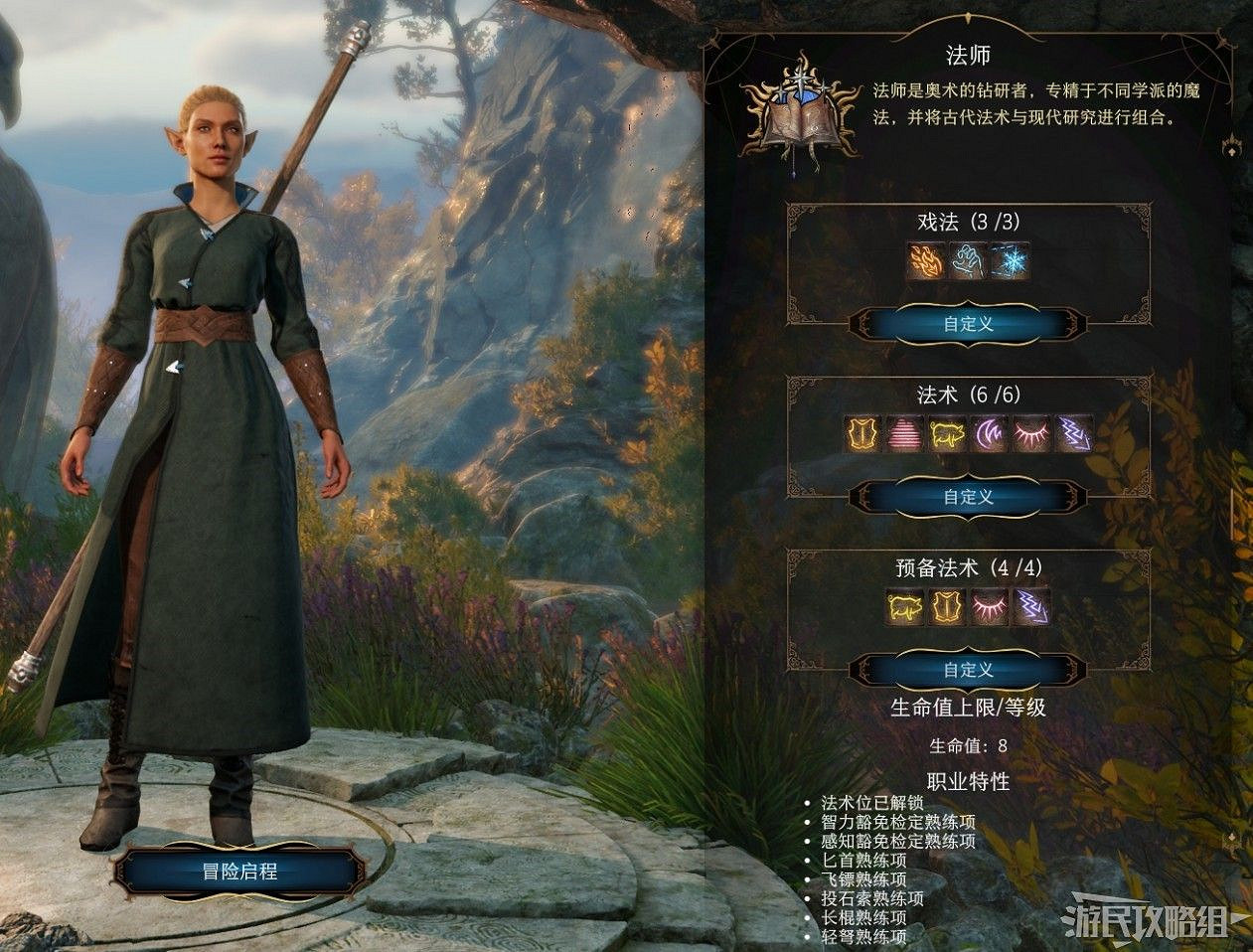Open 自定义 under the 预备法术 prepared spells section
This screenshot has width=1253, height=952.
pos(968,670)
